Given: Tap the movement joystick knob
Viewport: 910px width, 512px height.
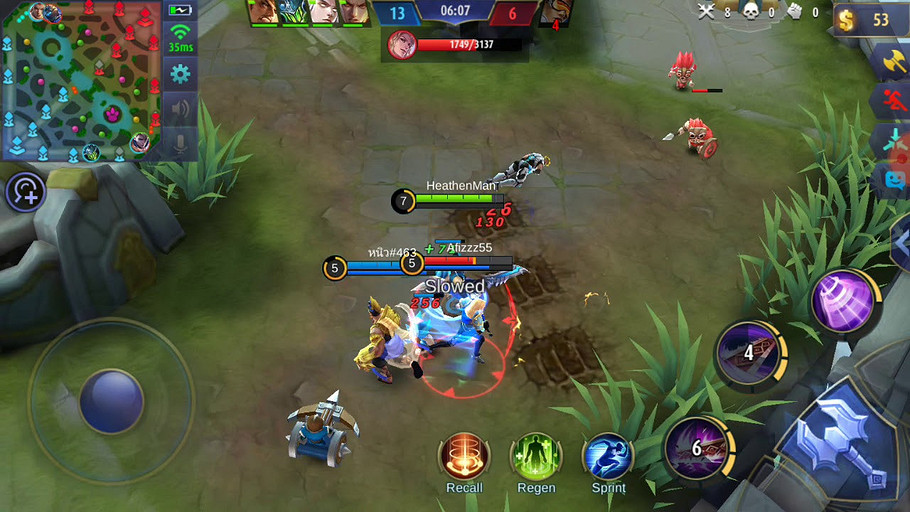Looking at the screenshot, I should [x=111, y=400].
